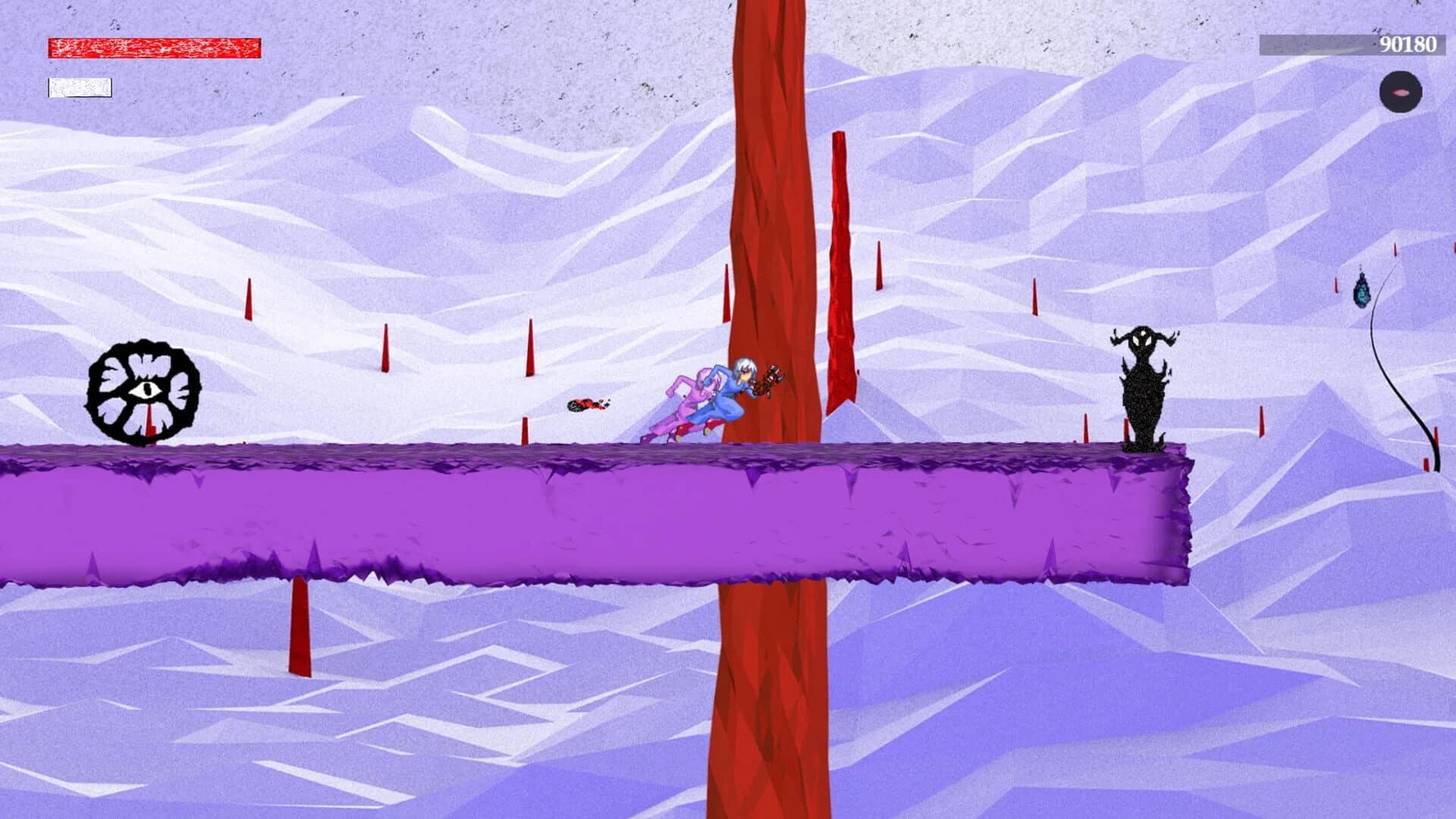
Task: Click the teal gem hanging from the vine
Action: (1363, 292)
